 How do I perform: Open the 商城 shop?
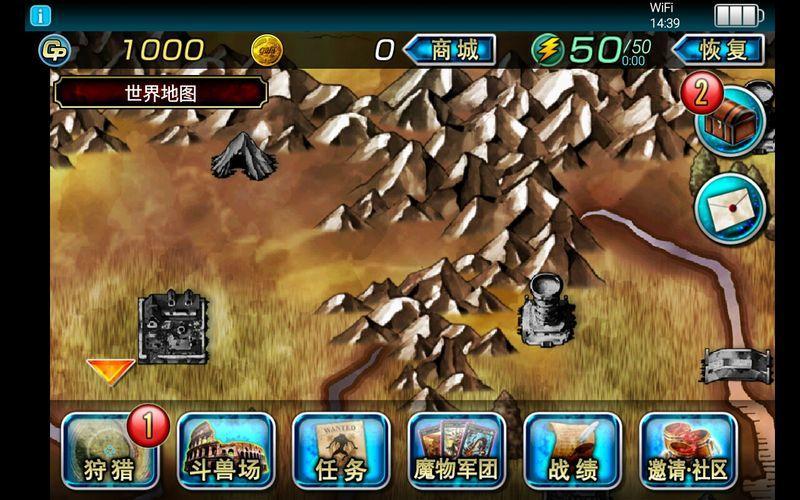pos(452,49)
